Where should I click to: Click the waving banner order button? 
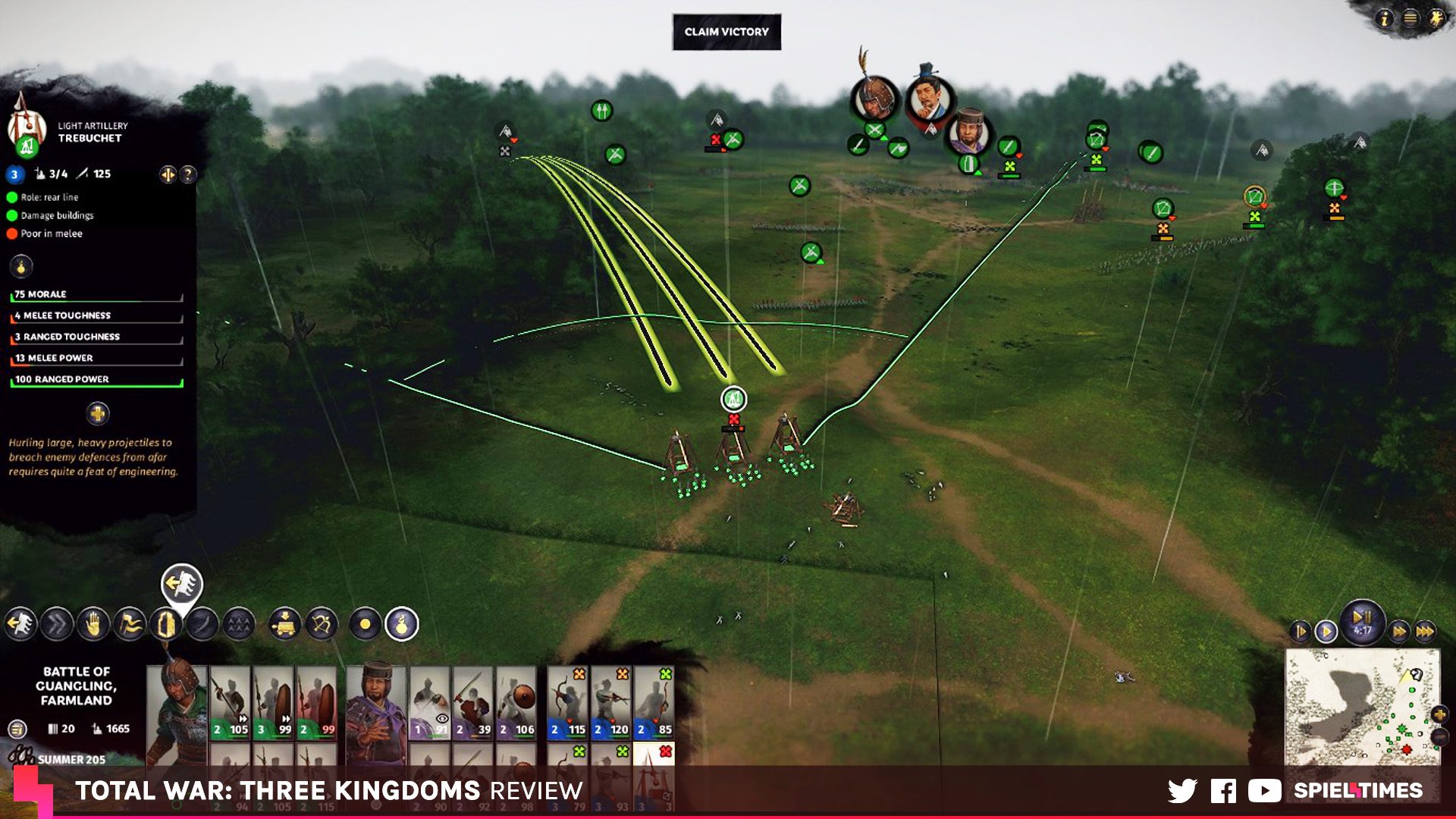(130, 624)
